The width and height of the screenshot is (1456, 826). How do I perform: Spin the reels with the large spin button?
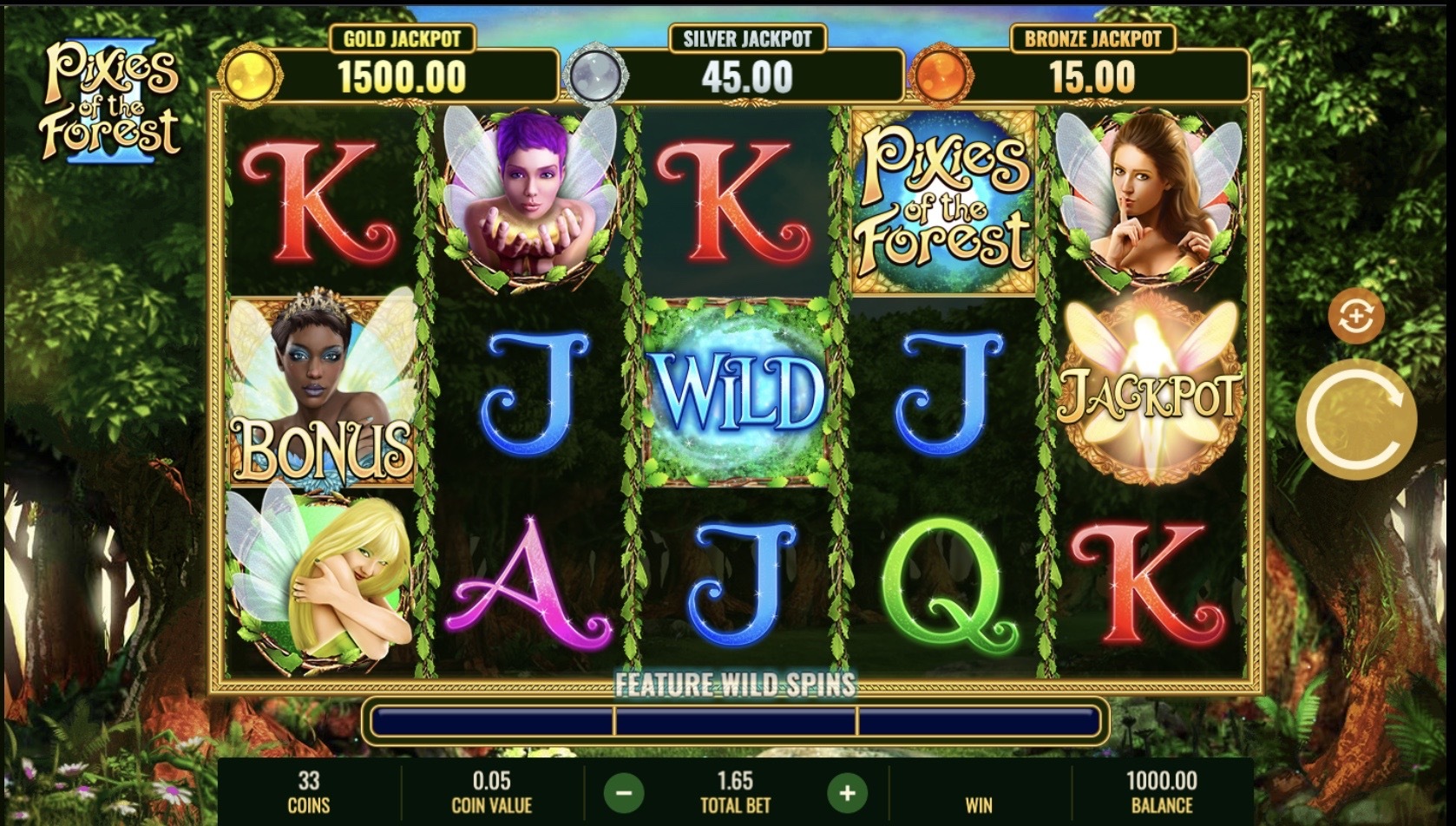tap(1355, 418)
